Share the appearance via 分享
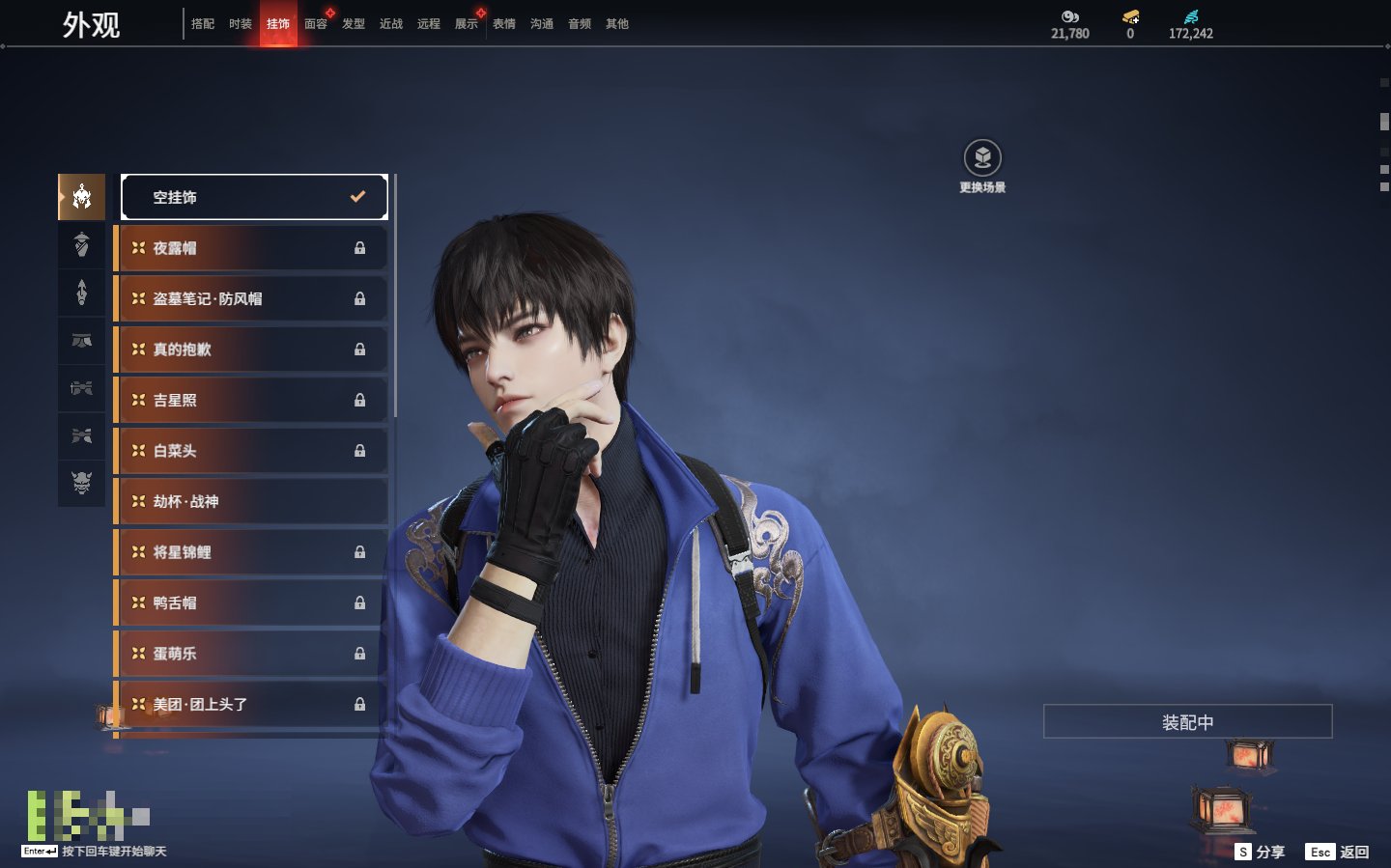 tap(1261, 852)
